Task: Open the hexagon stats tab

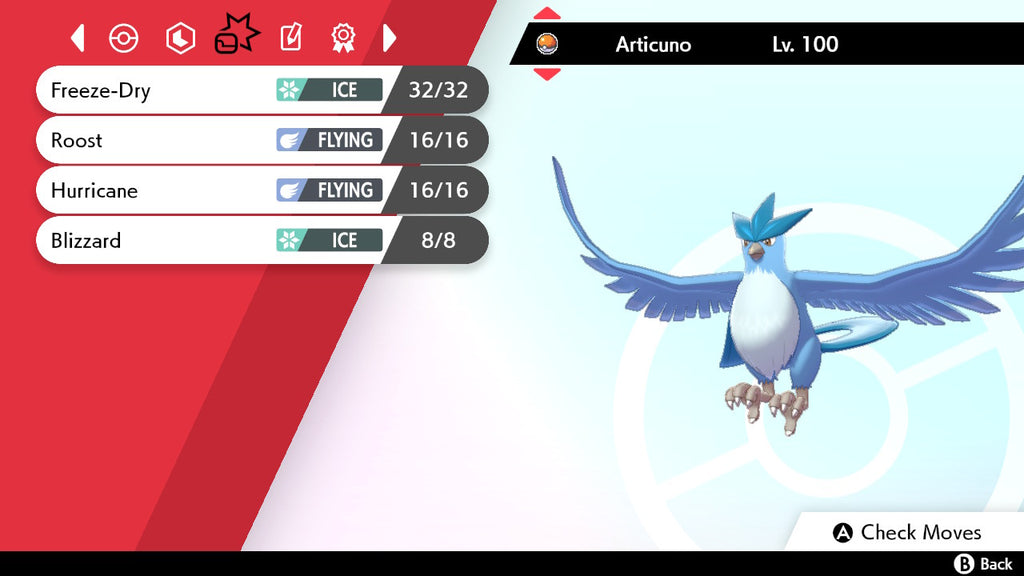Action: click(180, 38)
